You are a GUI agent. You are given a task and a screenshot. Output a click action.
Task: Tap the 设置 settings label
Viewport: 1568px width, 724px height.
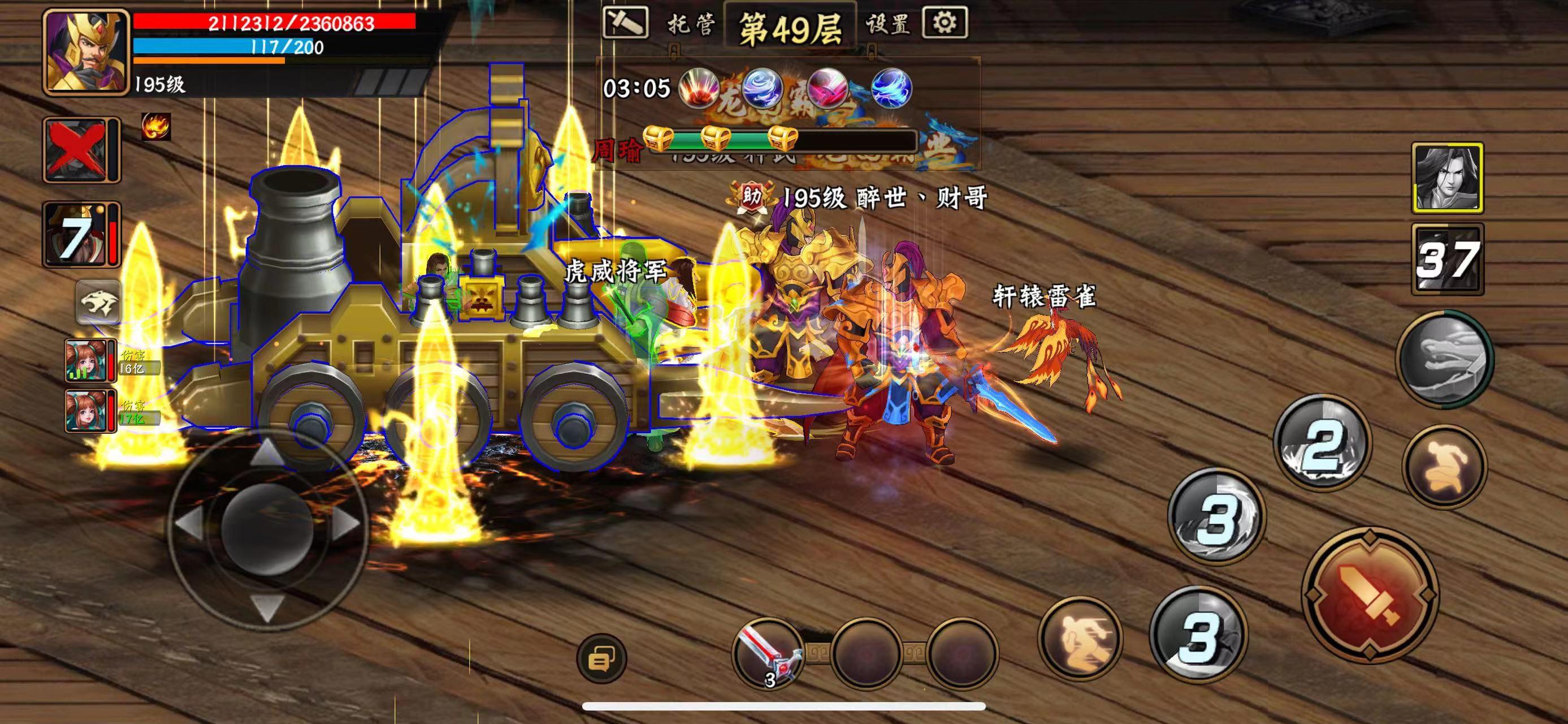pos(888,26)
